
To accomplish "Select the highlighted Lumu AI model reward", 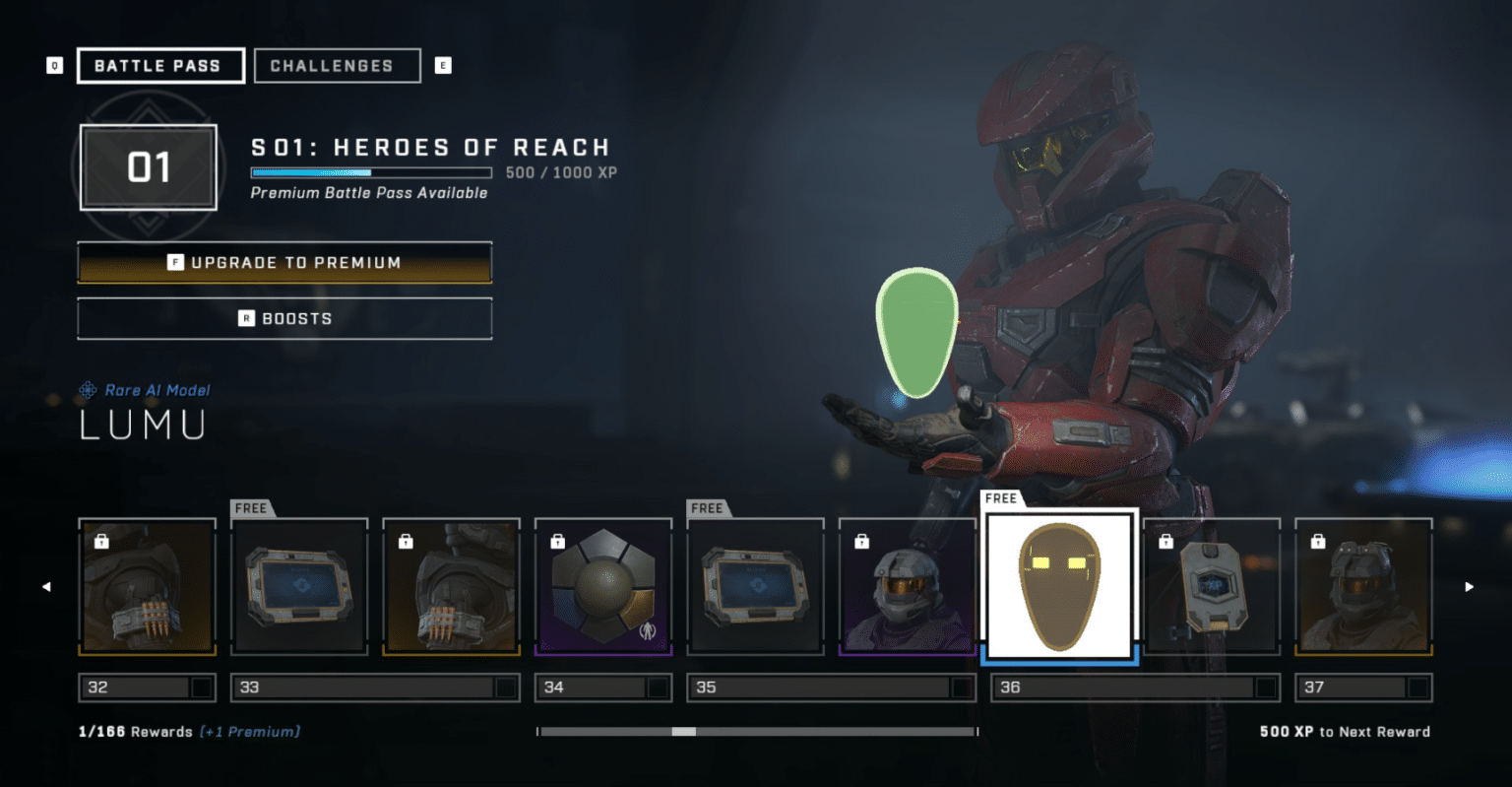I will [x=1059, y=586].
